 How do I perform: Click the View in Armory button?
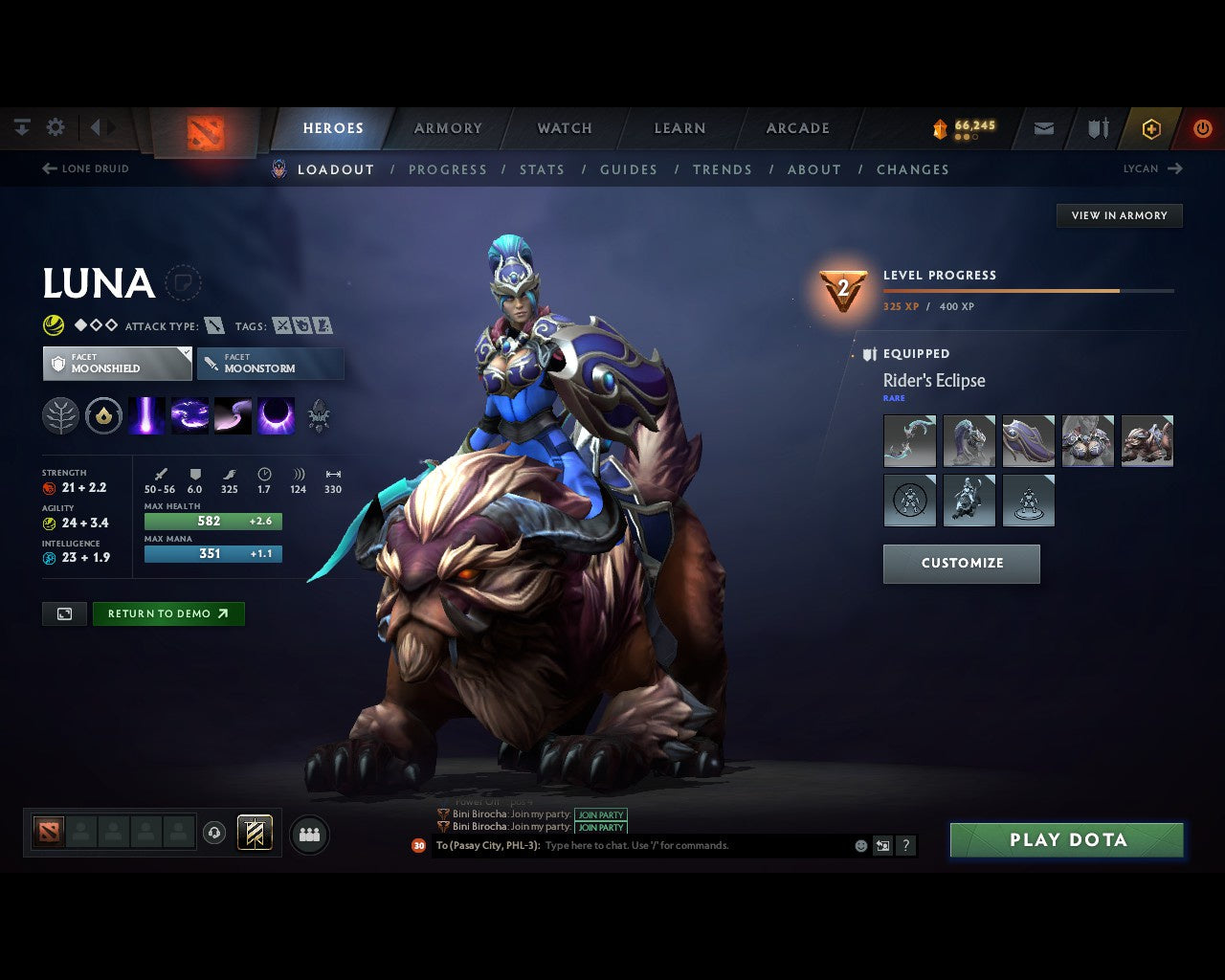(x=1119, y=215)
